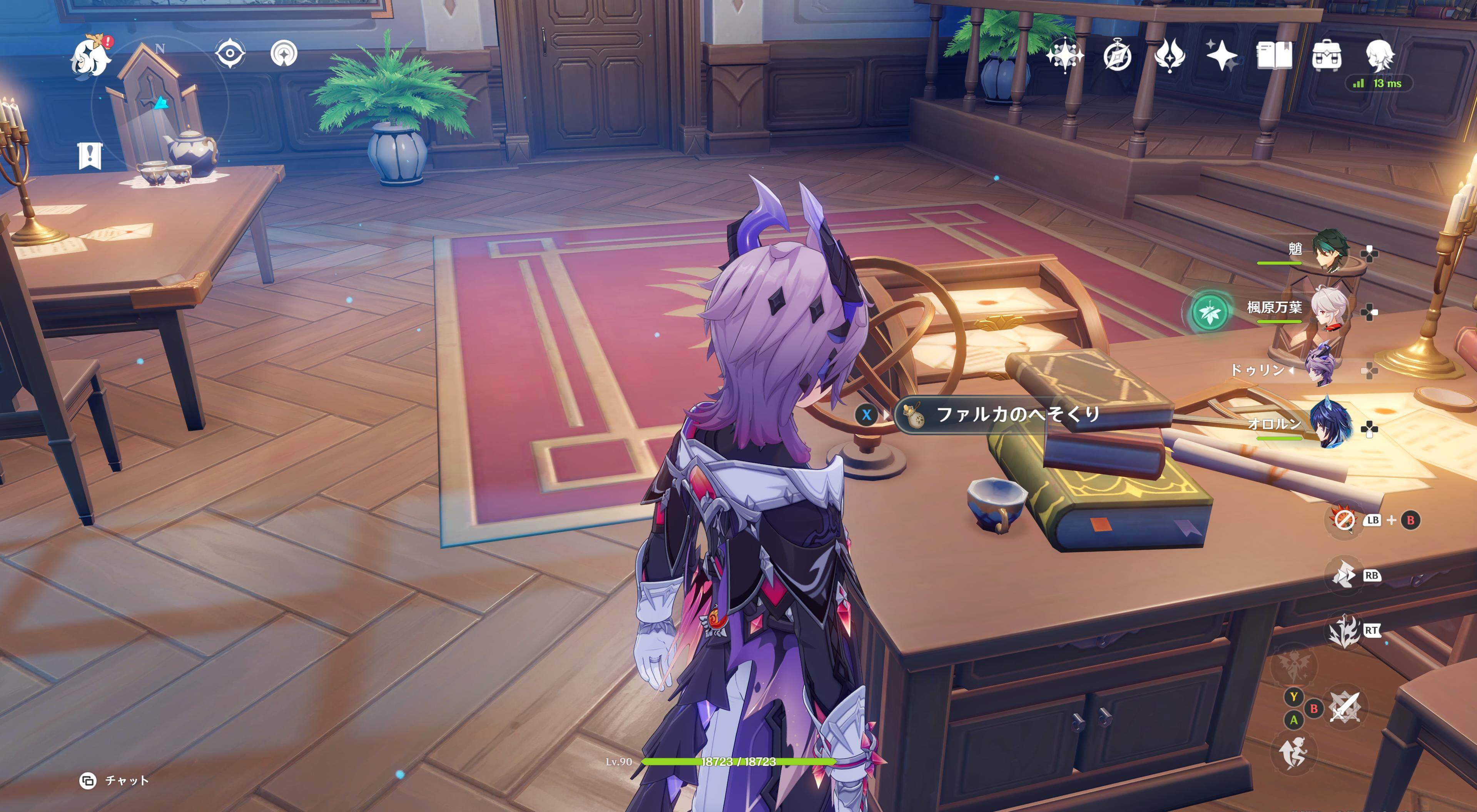Open the winged emblem events icon

coord(1170,56)
